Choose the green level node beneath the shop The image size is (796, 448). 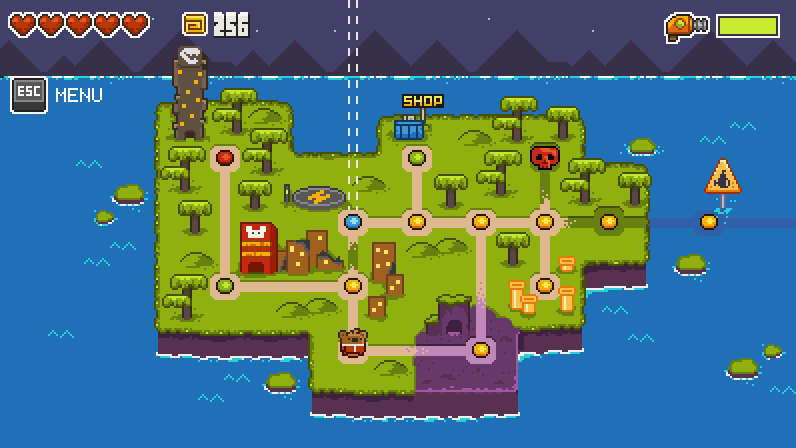click(x=417, y=157)
